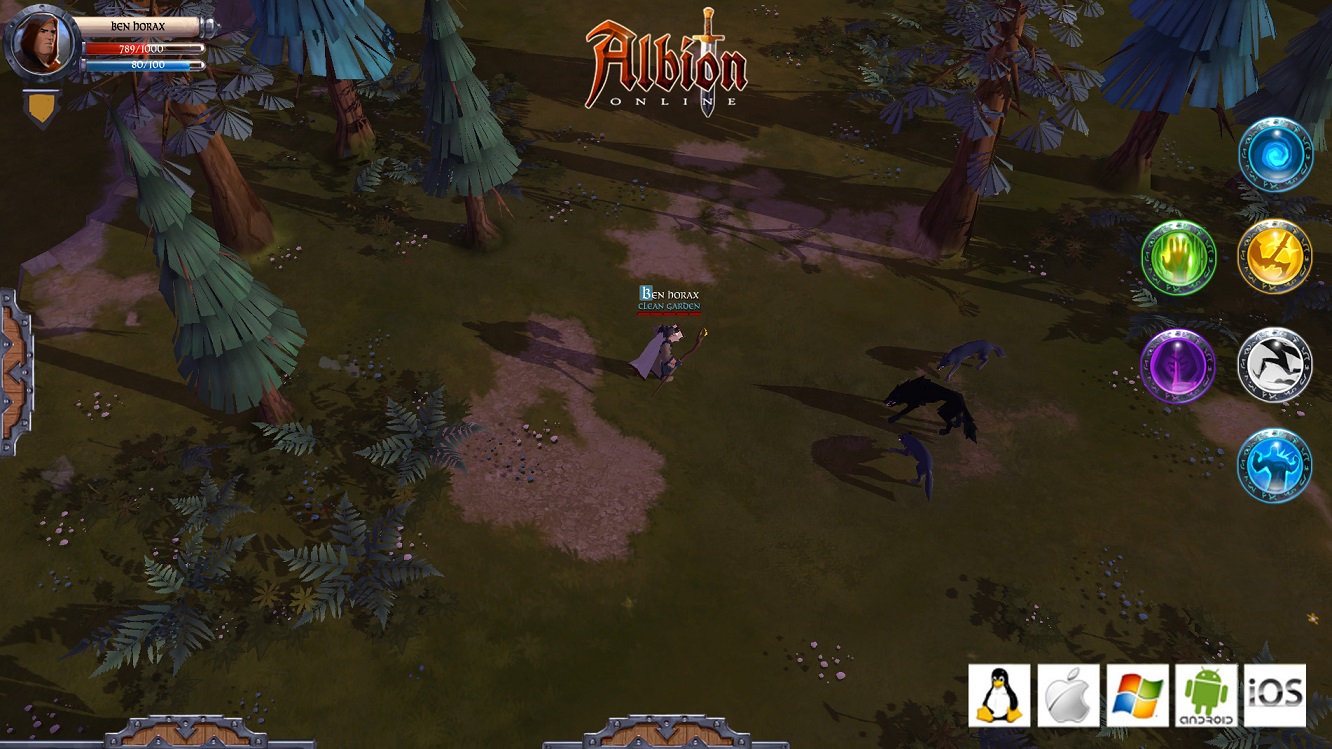Click the Android robot platform icon
This screenshot has height=749, width=1332.
tap(1208, 693)
